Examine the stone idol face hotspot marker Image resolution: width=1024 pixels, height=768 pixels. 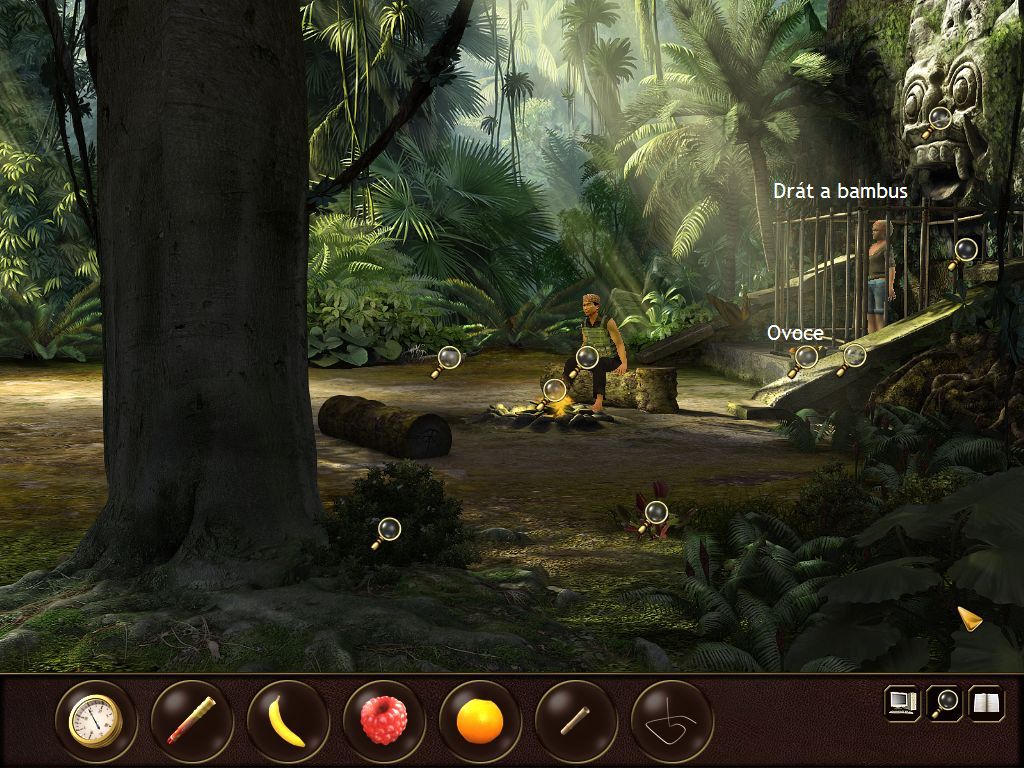point(939,118)
